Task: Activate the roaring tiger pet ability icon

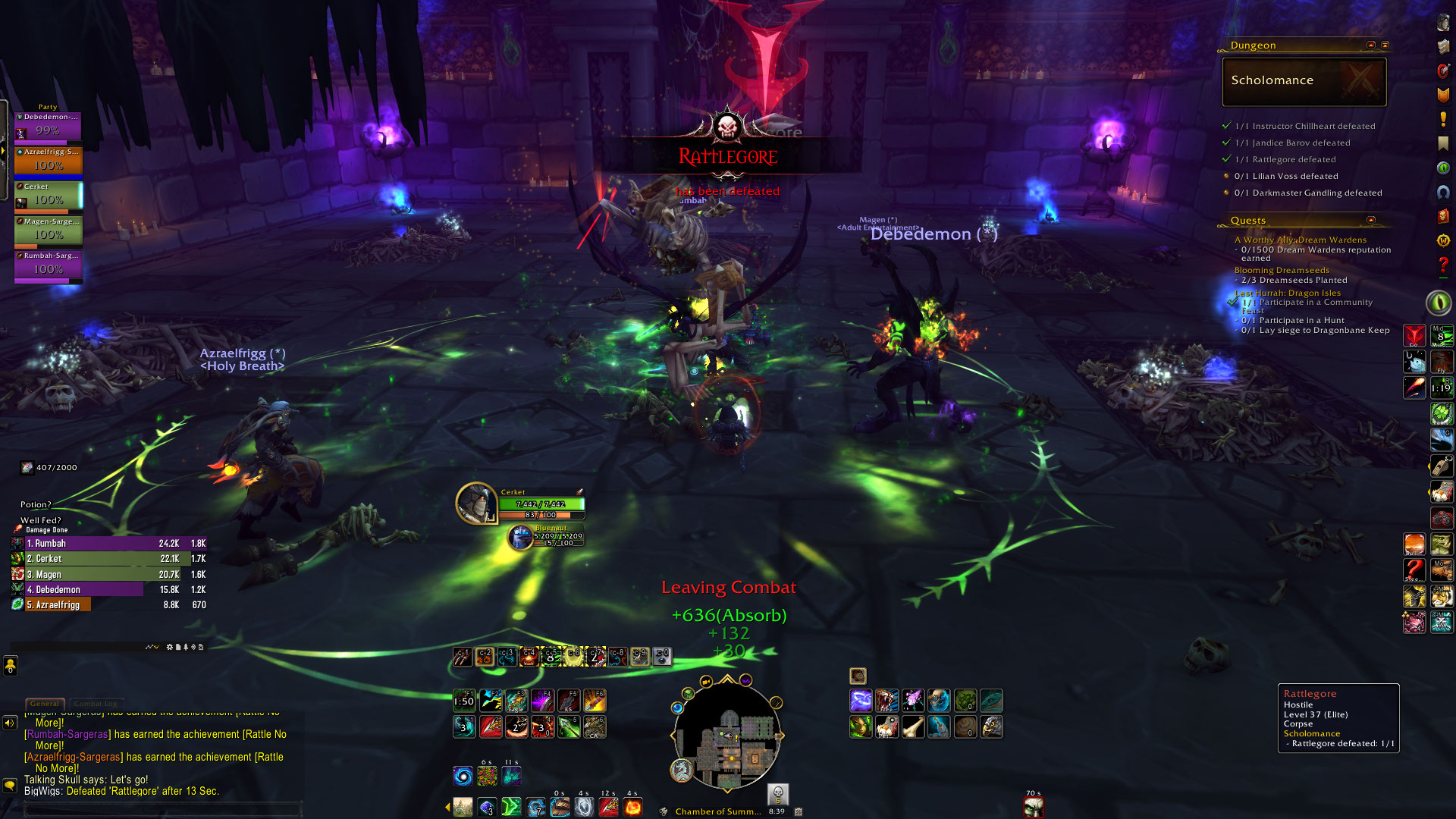Action: [x=886, y=701]
